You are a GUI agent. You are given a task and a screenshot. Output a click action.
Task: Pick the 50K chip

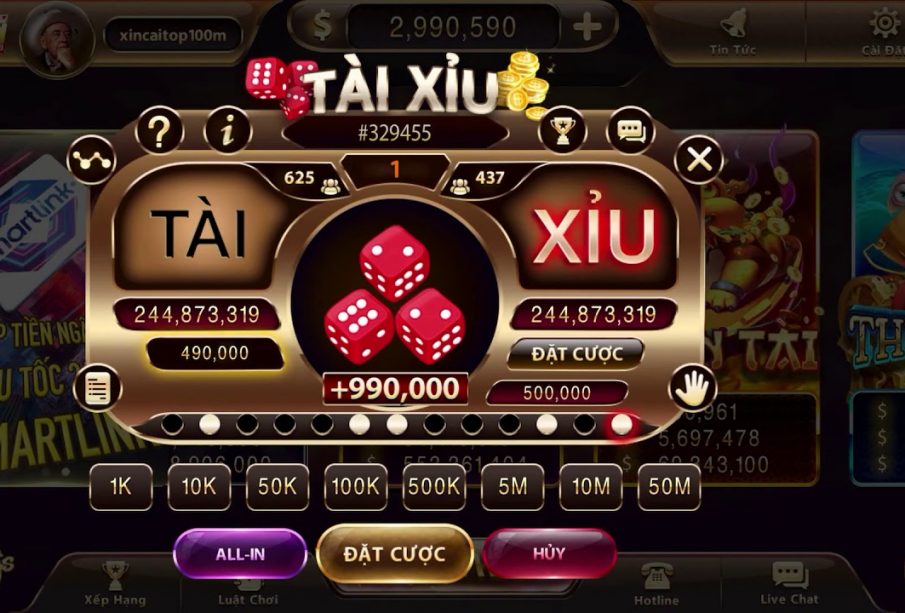277,487
